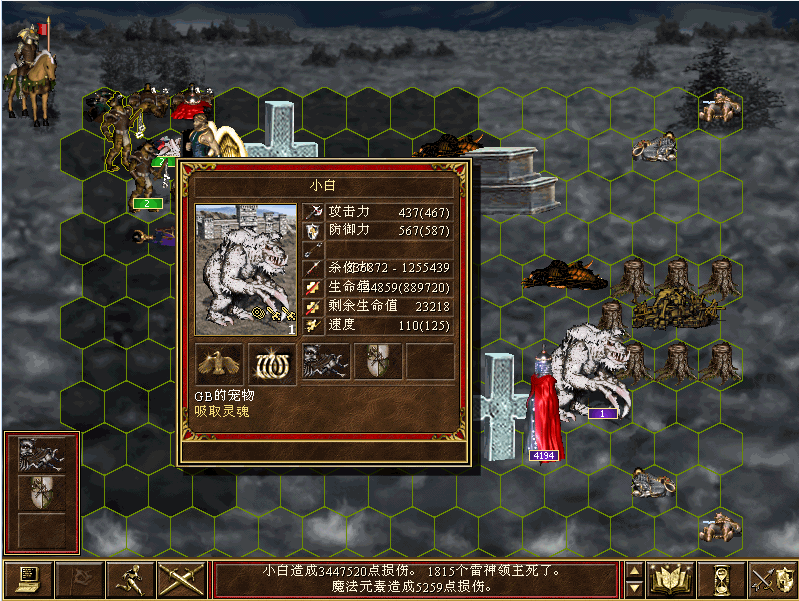Screen dimensions: 799x601
Task: Open the spellbook to cast a spell
Action: tap(671, 580)
